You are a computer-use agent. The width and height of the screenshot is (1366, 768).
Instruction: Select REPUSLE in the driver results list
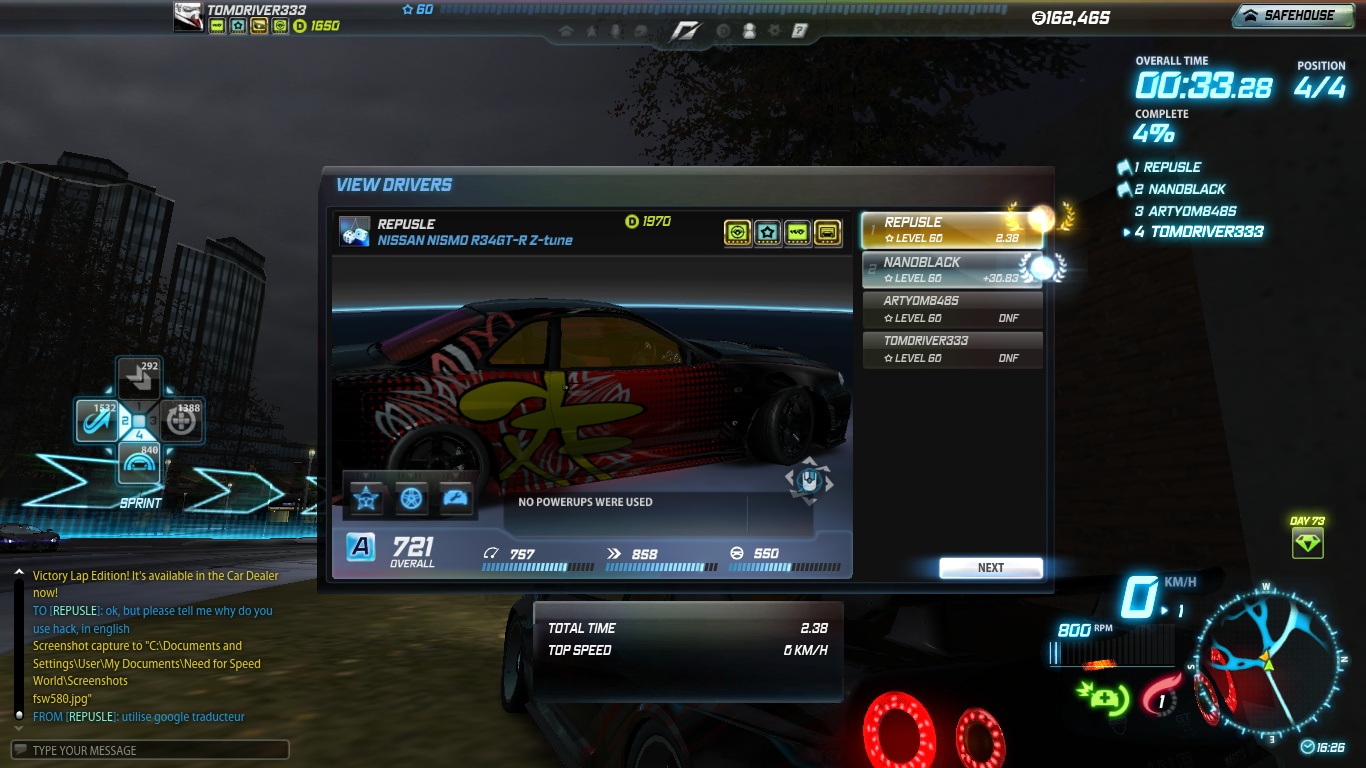tap(951, 230)
